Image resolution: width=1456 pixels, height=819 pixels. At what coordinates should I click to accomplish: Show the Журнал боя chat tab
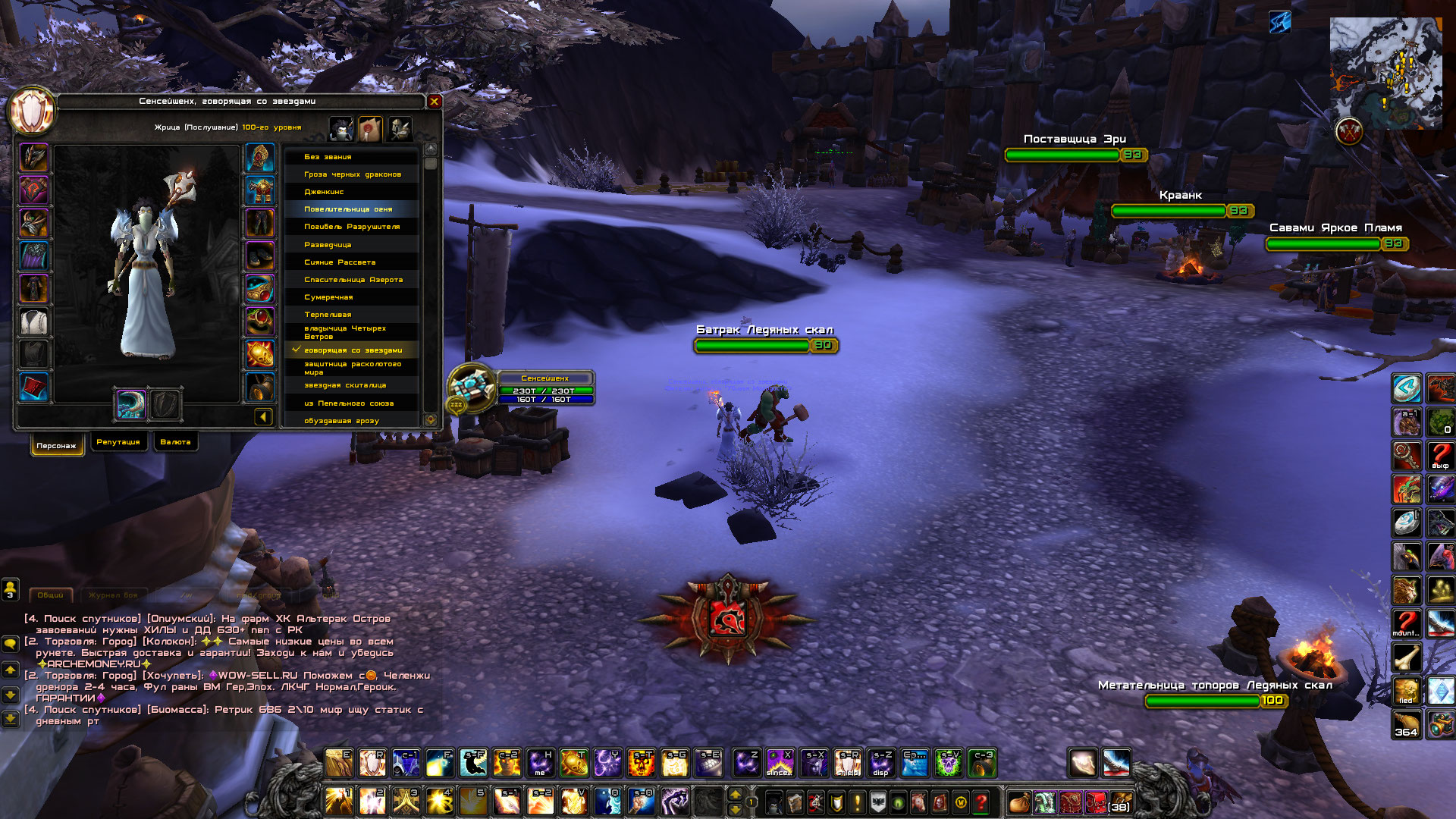coord(113,595)
